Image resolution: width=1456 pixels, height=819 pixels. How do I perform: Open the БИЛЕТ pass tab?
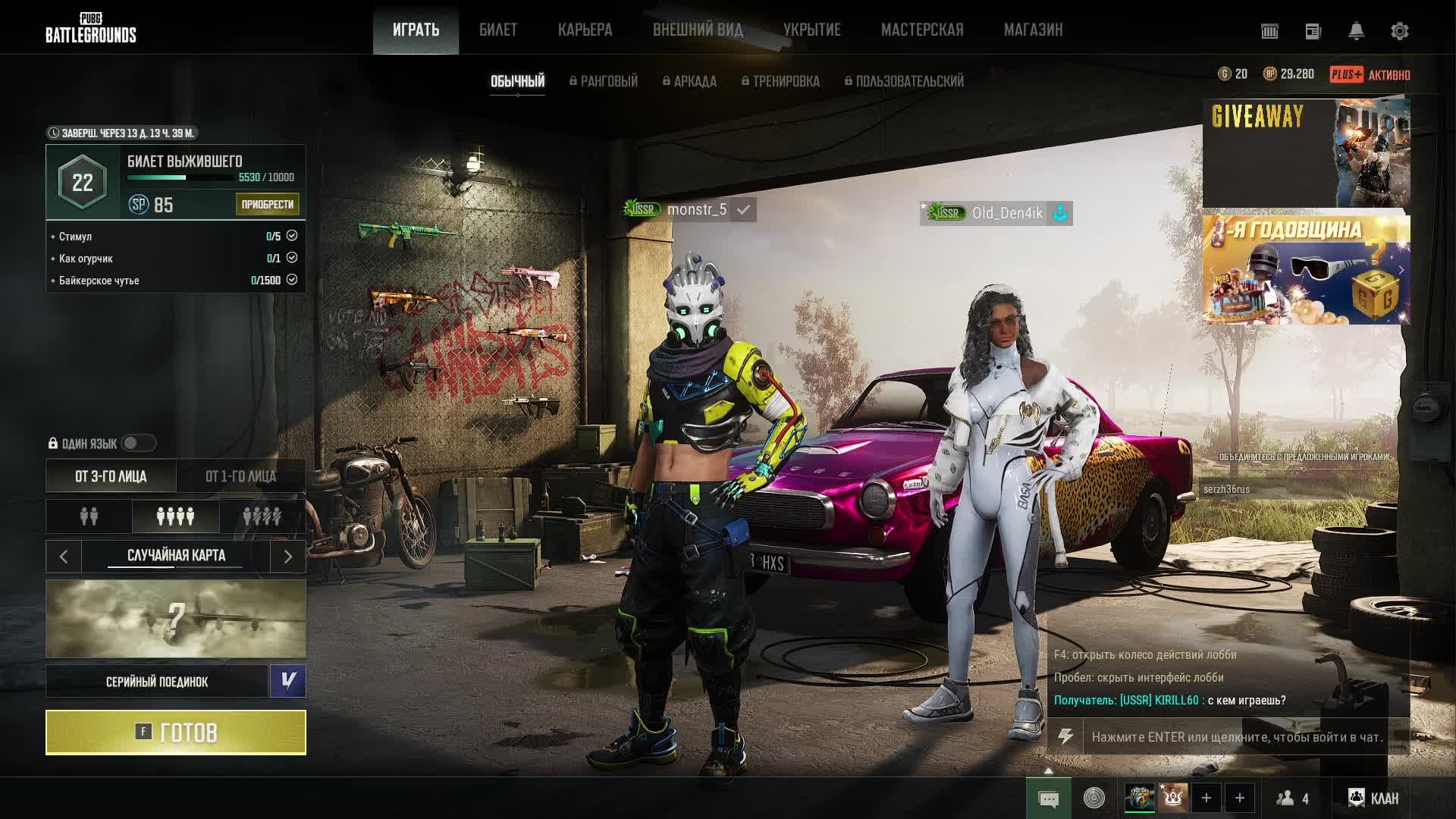coord(498,30)
